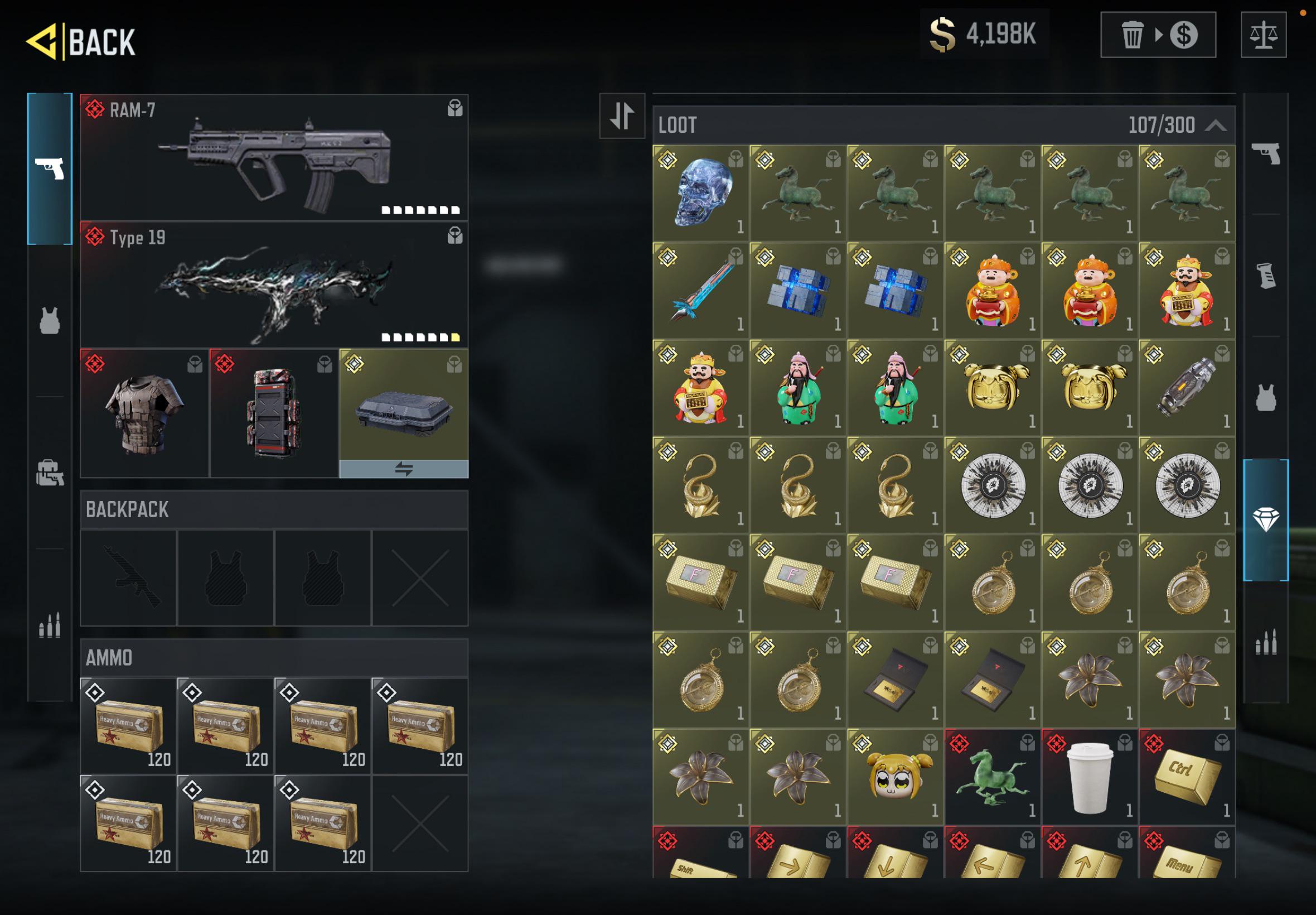The height and width of the screenshot is (915, 1316).
Task: Pick the equipped backpack slot
Action: tap(274, 413)
